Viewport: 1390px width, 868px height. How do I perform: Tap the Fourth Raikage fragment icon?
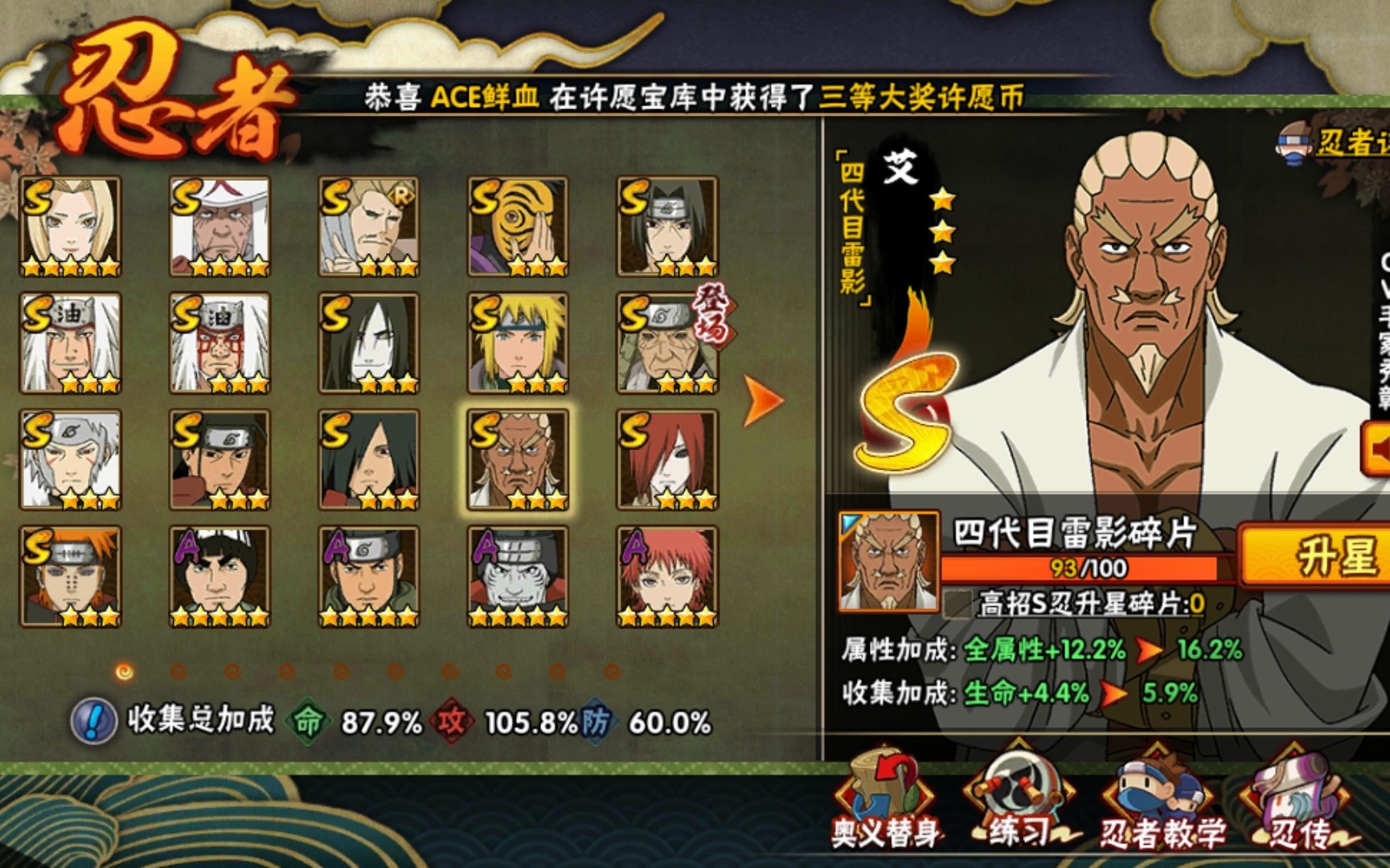(x=888, y=562)
